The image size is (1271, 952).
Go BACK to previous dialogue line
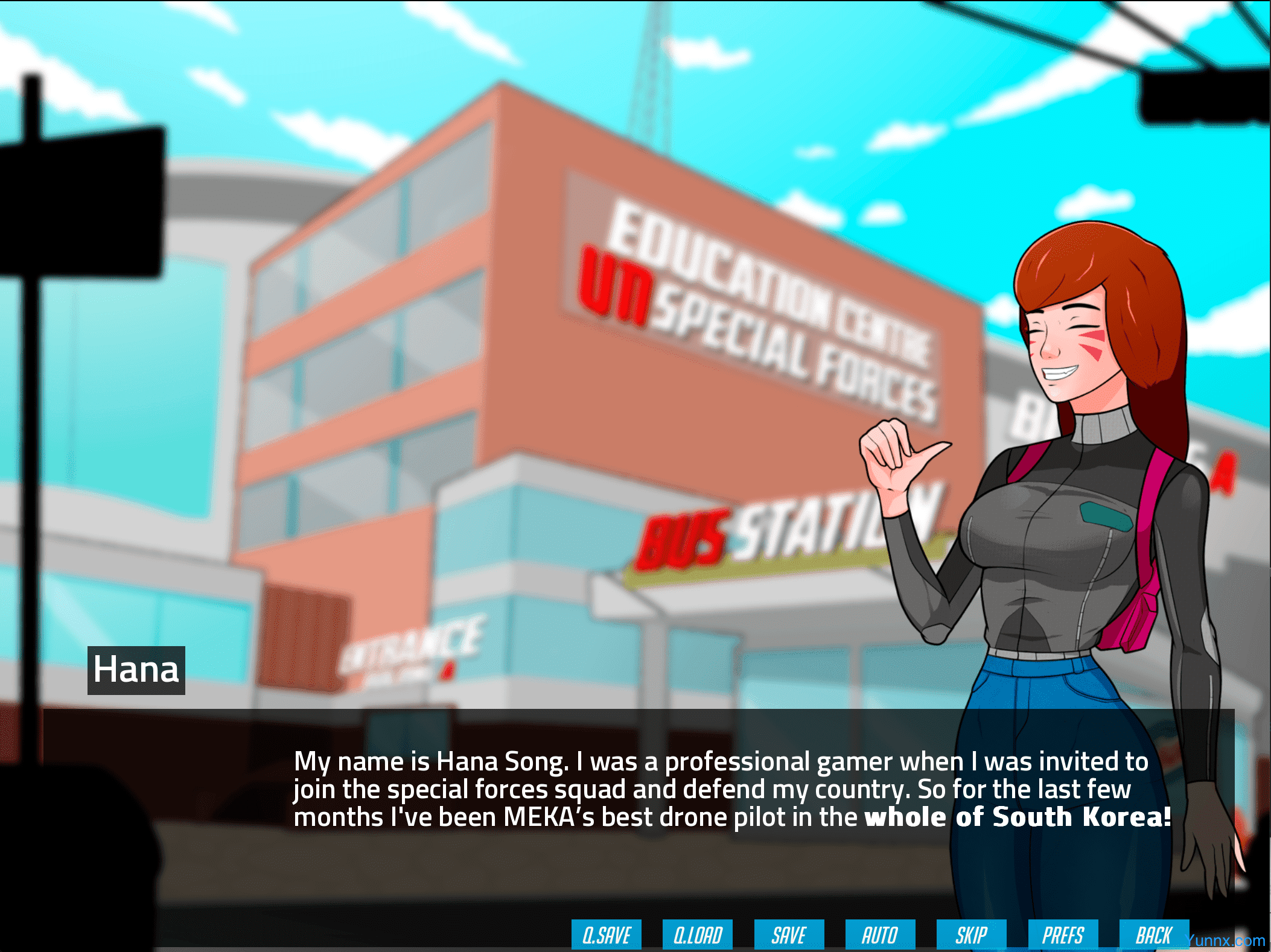coord(1154,935)
